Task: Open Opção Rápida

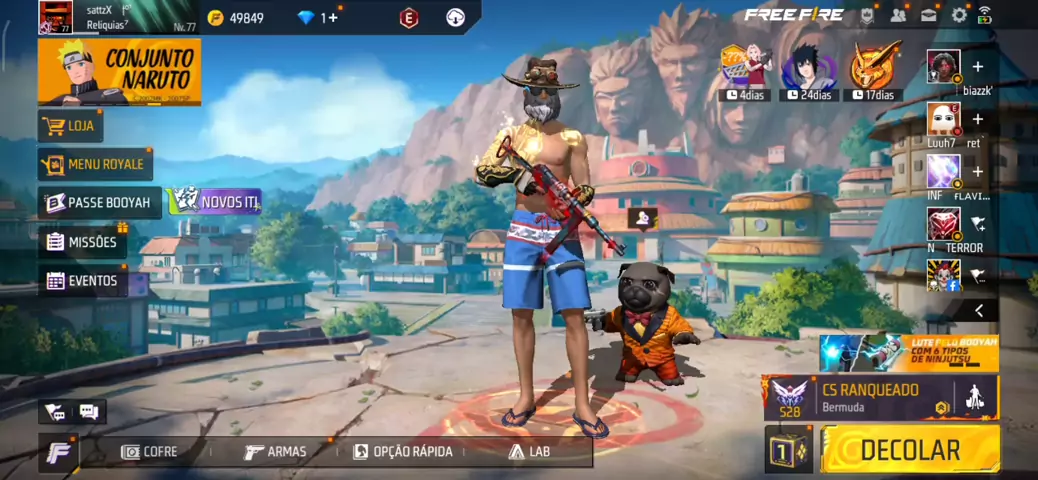Action: point(402,451)
